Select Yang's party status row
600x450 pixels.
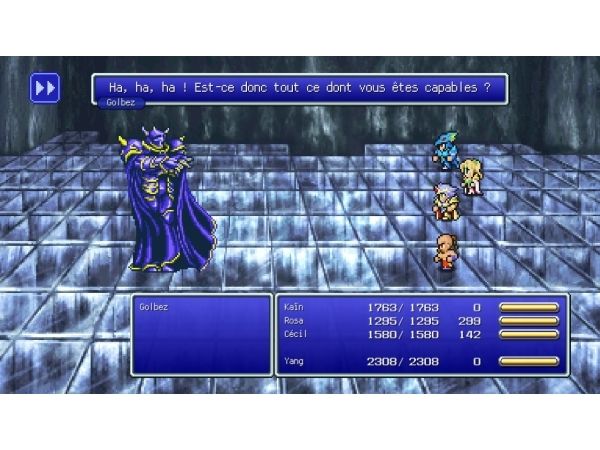click(x=420, y=361)
